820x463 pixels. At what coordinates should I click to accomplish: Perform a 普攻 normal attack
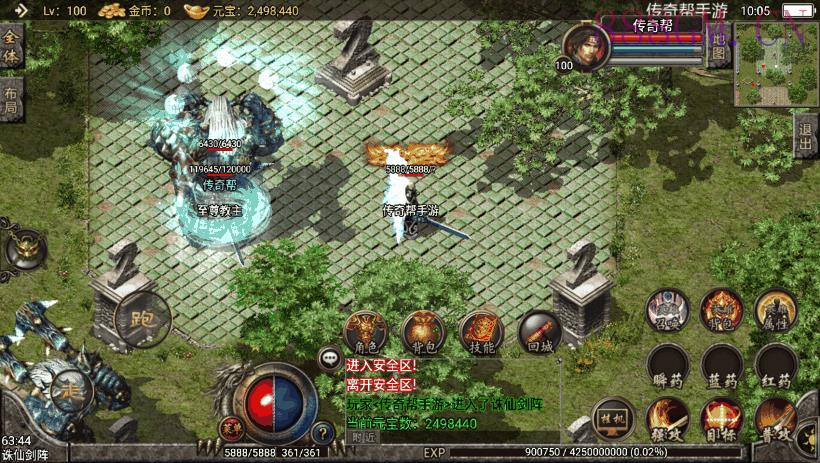coord(775,418)
